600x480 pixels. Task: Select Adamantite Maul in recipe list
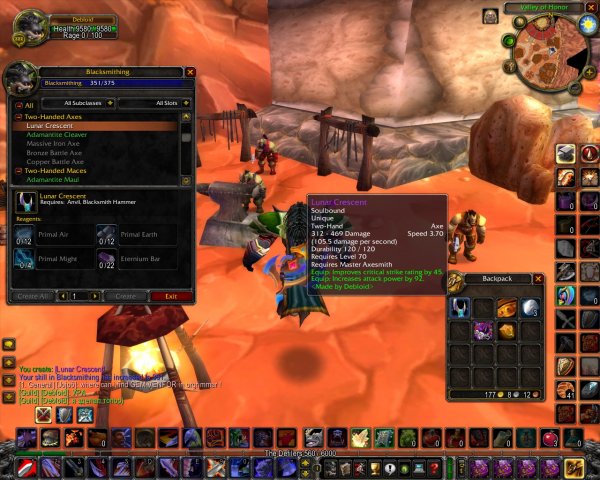52,180
